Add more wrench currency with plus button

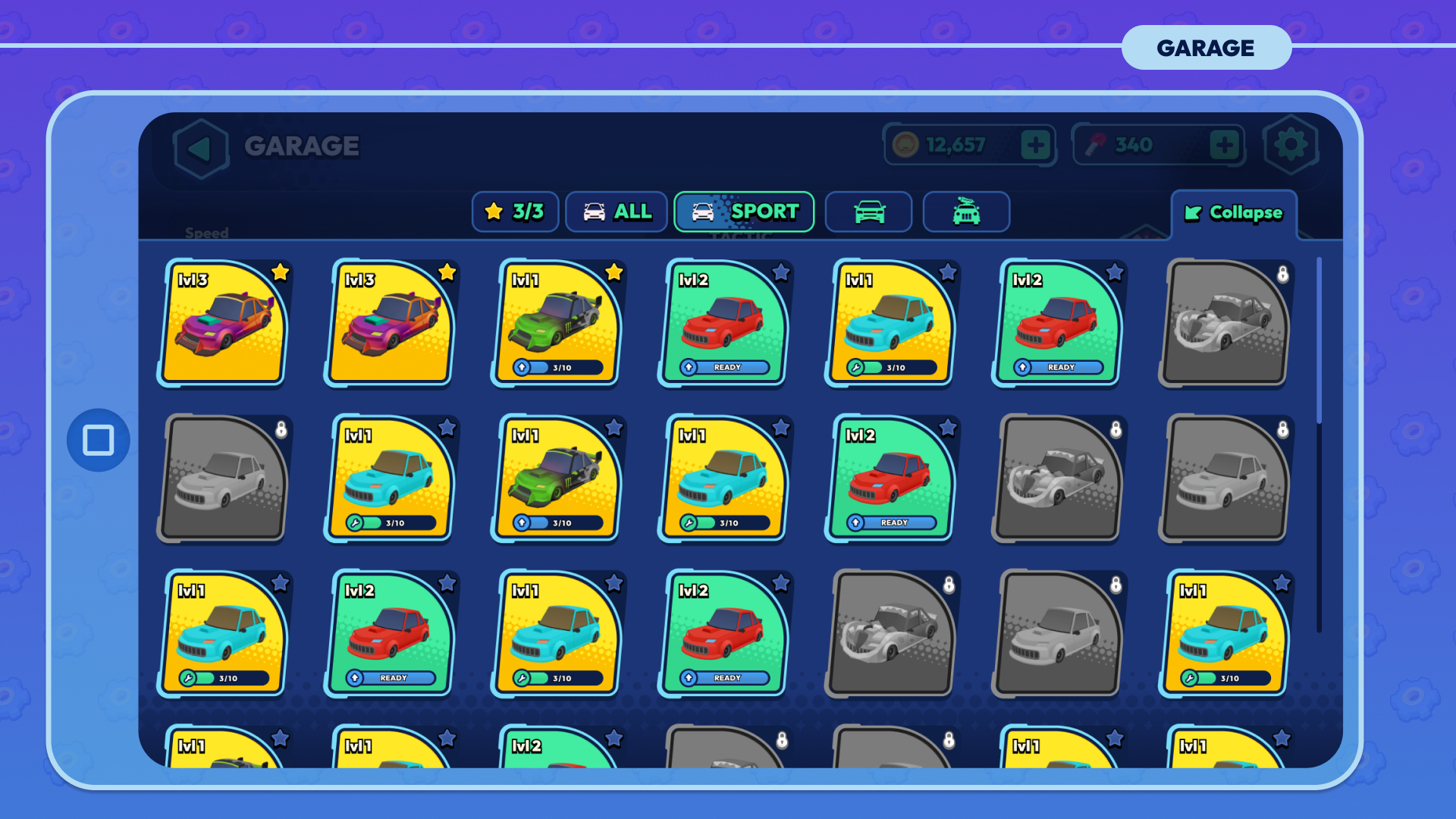[x=1224, y=145]
